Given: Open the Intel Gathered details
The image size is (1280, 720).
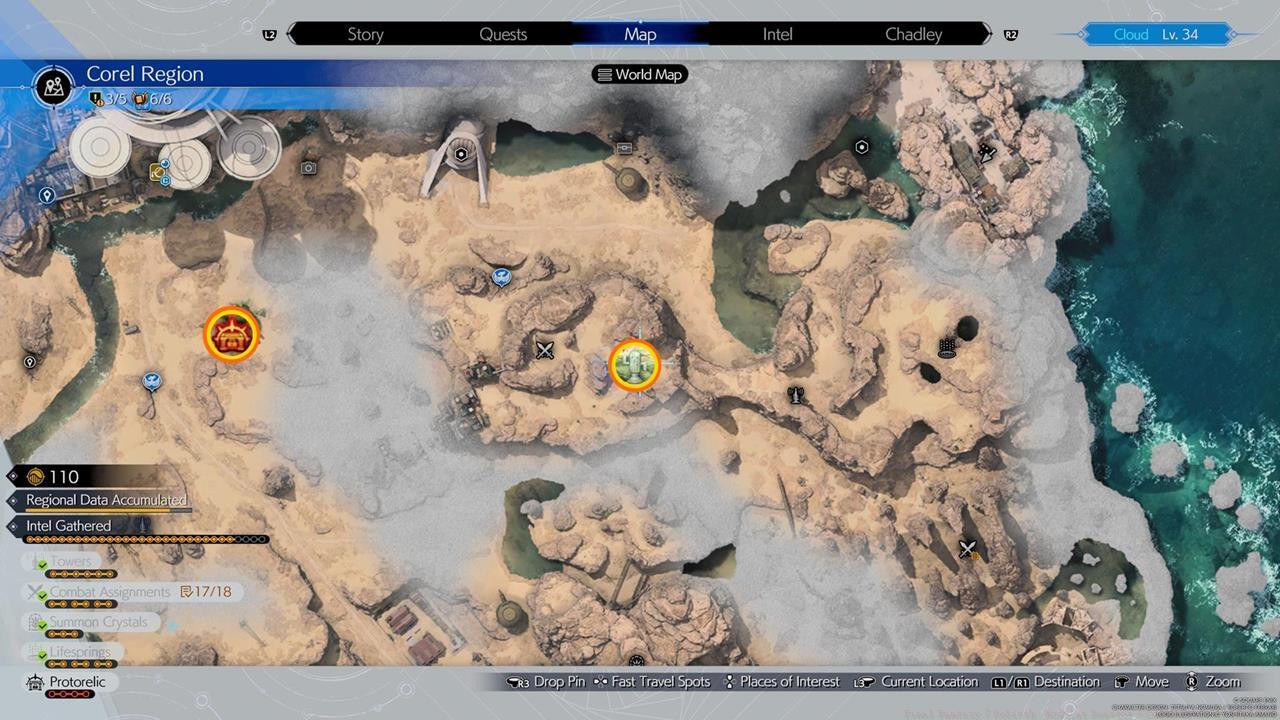Looking at the screenshot, I should tap(68, 526).
